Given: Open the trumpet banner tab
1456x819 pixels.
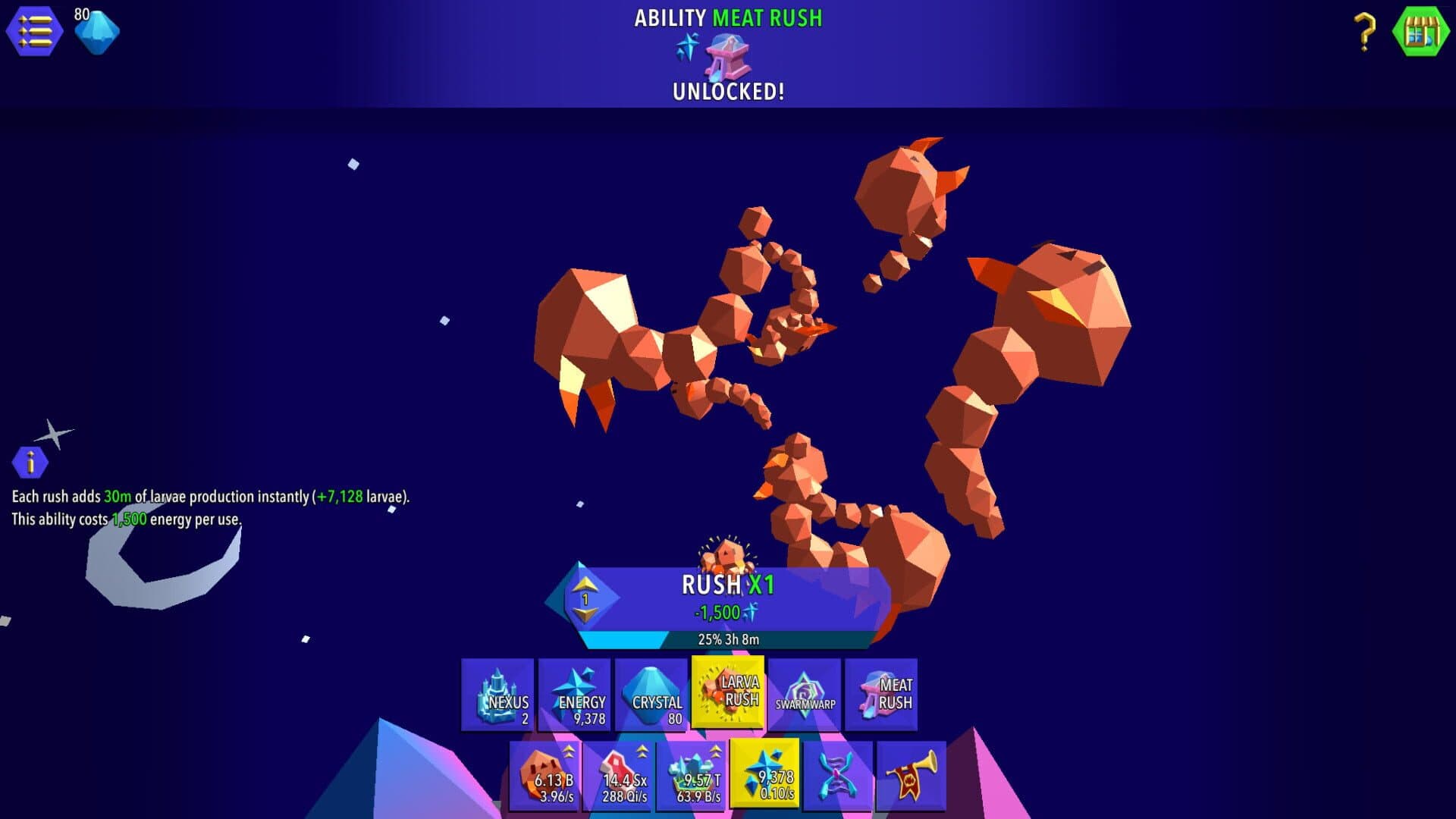Looking at the screenshot, I should pyautogui.click(x=912, y=776).
